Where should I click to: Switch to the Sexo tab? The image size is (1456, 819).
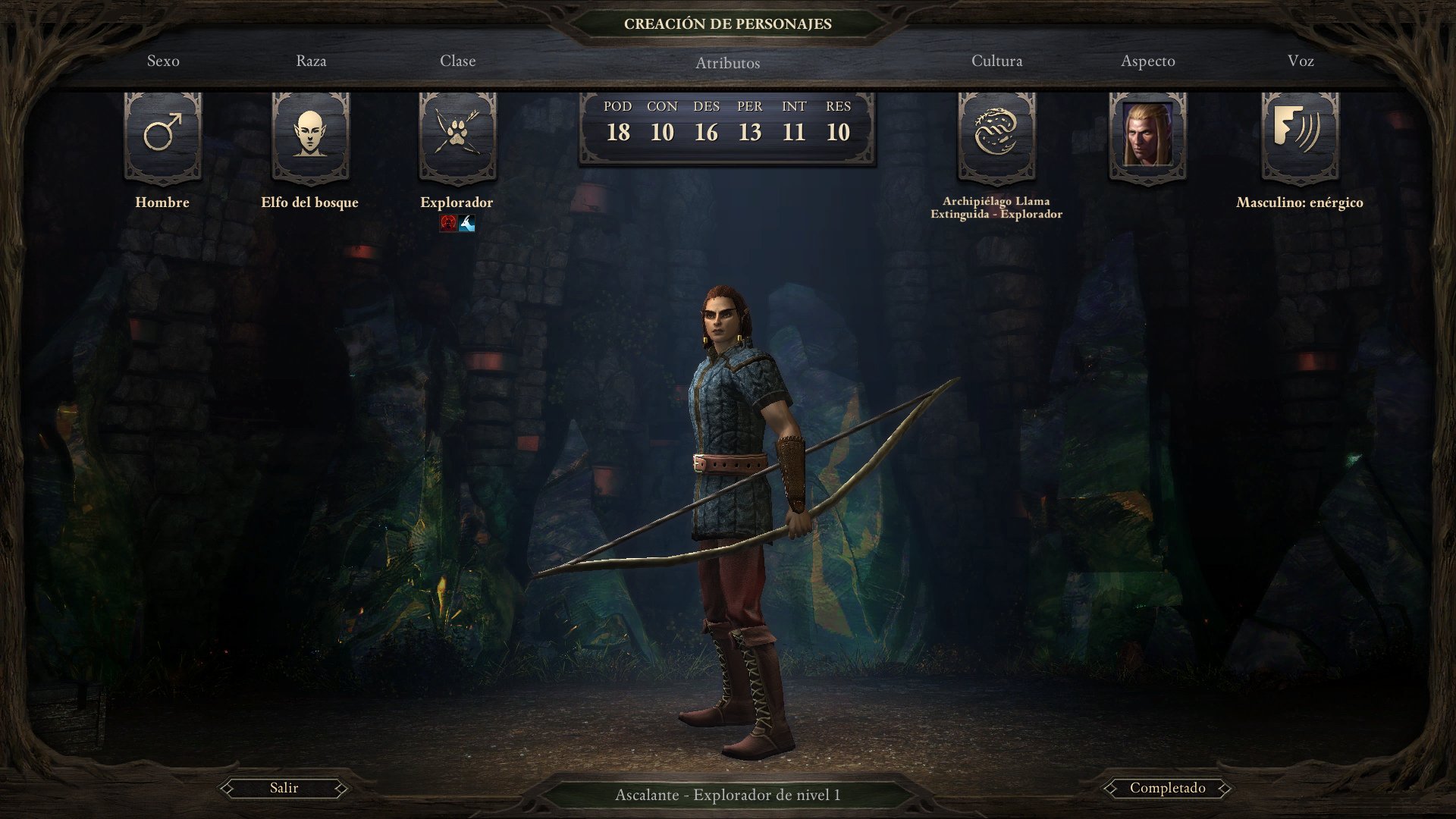pyautogui.click(x=163, y=61)
